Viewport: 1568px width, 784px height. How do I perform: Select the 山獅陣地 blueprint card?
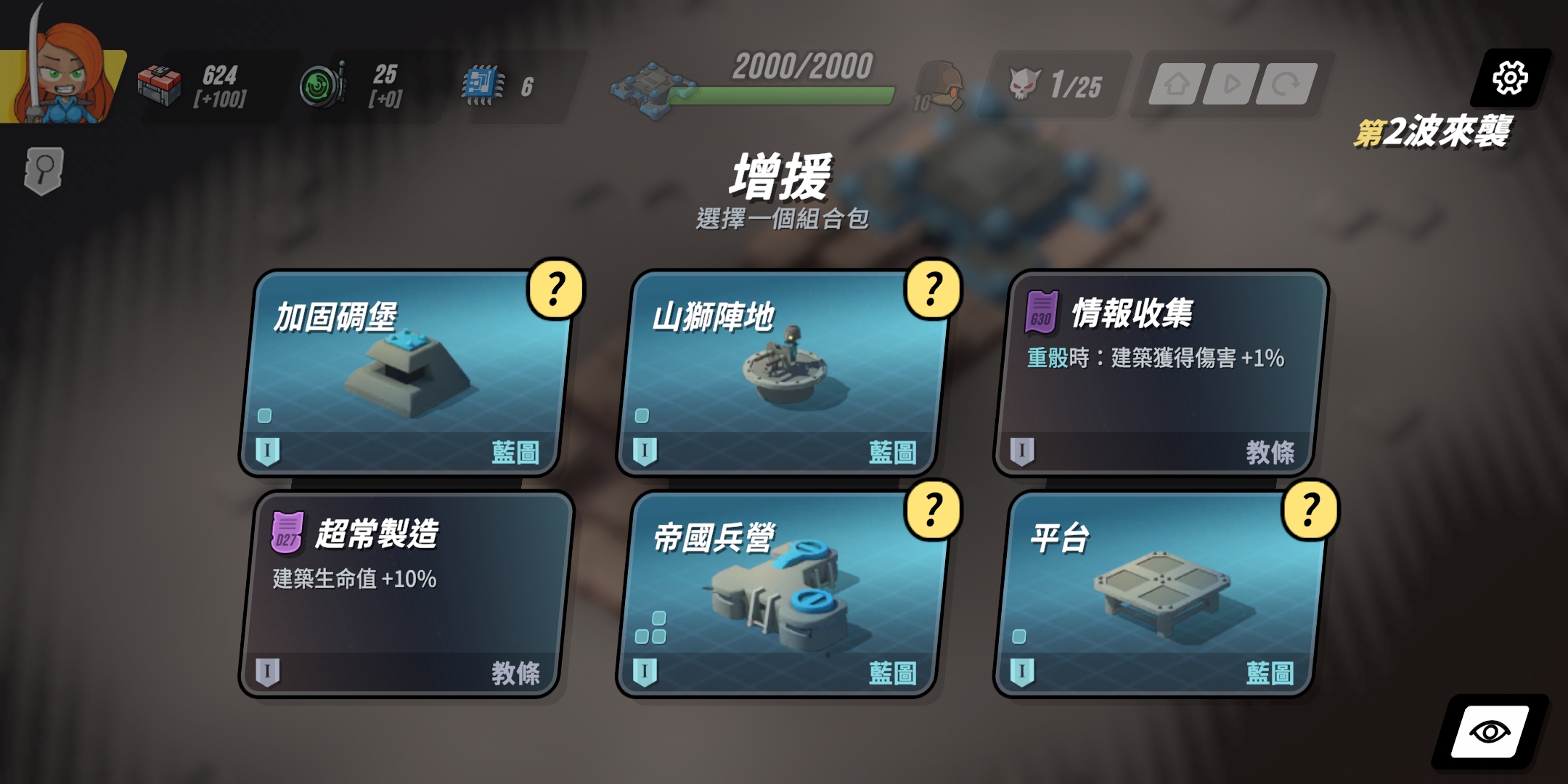[x=780, y=374]
